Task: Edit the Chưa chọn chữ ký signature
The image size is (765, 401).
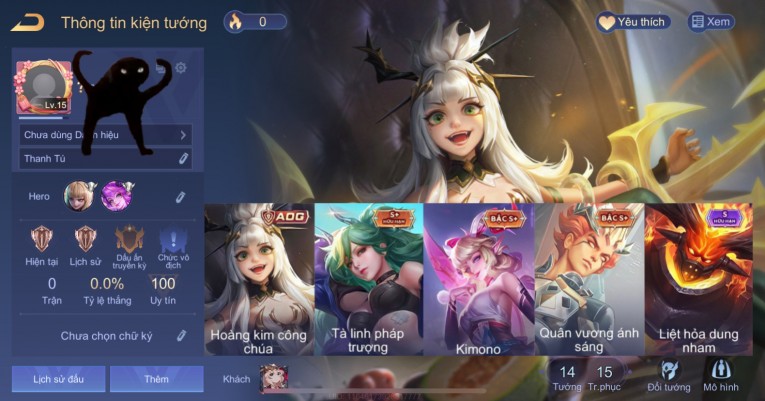Action: (181, 336)
